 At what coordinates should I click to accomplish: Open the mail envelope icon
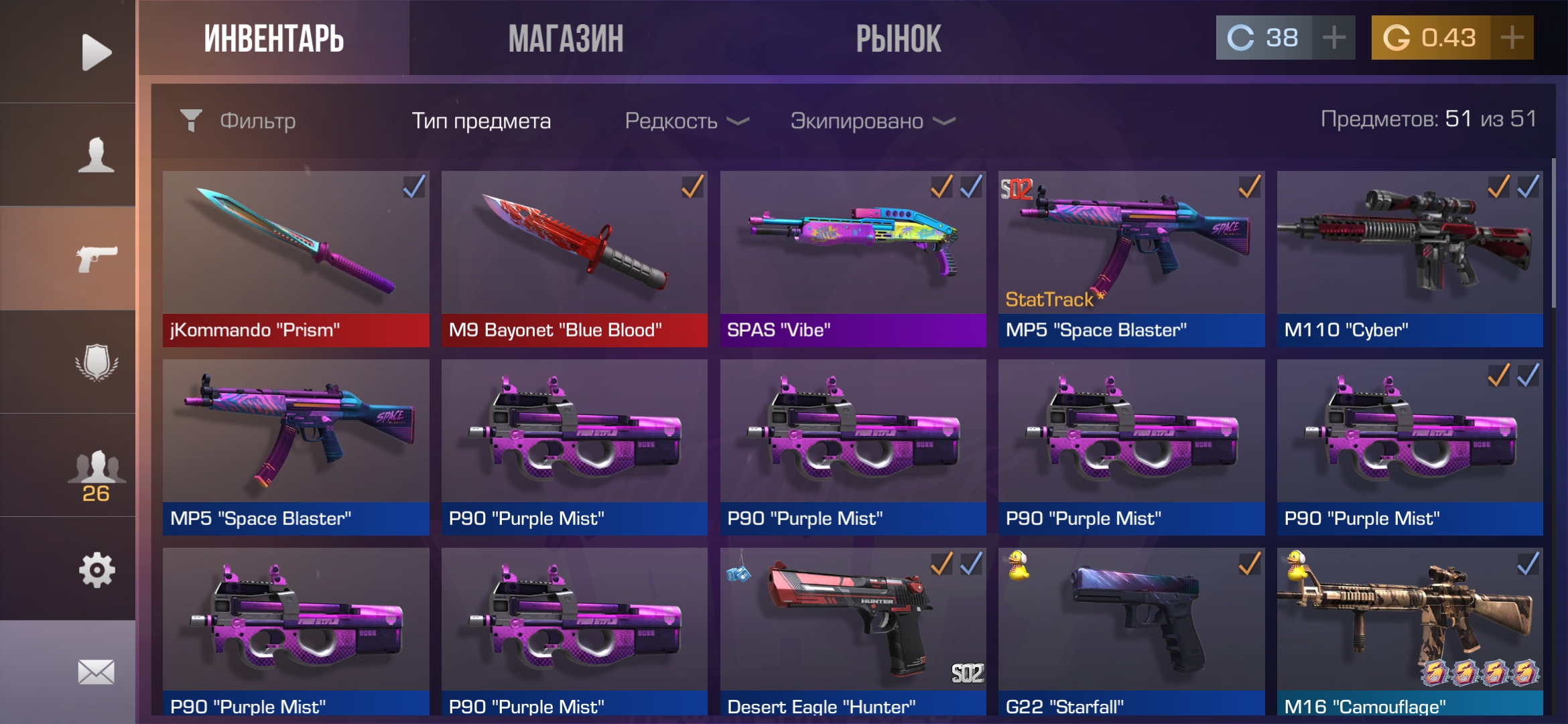(x=96, y=670)
